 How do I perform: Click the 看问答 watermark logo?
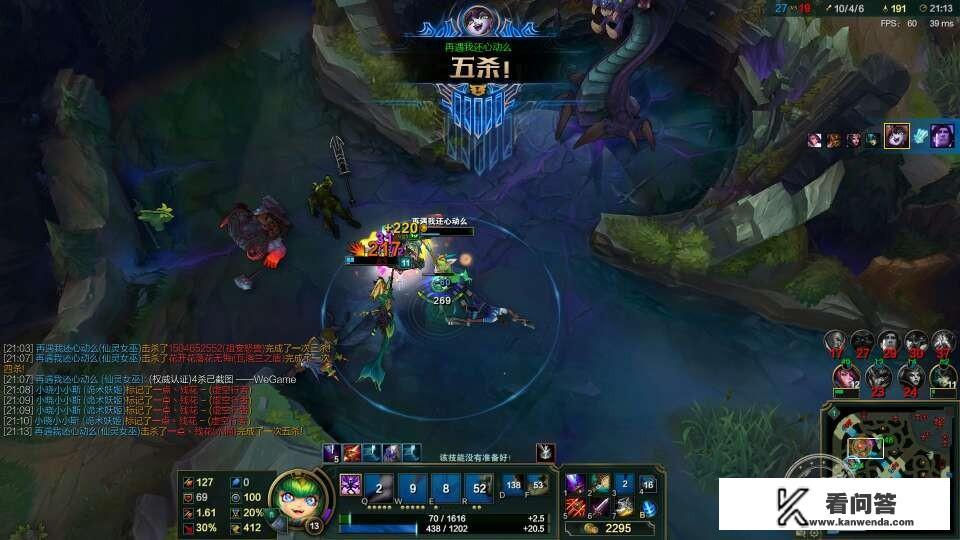click(x=835, y=505)
